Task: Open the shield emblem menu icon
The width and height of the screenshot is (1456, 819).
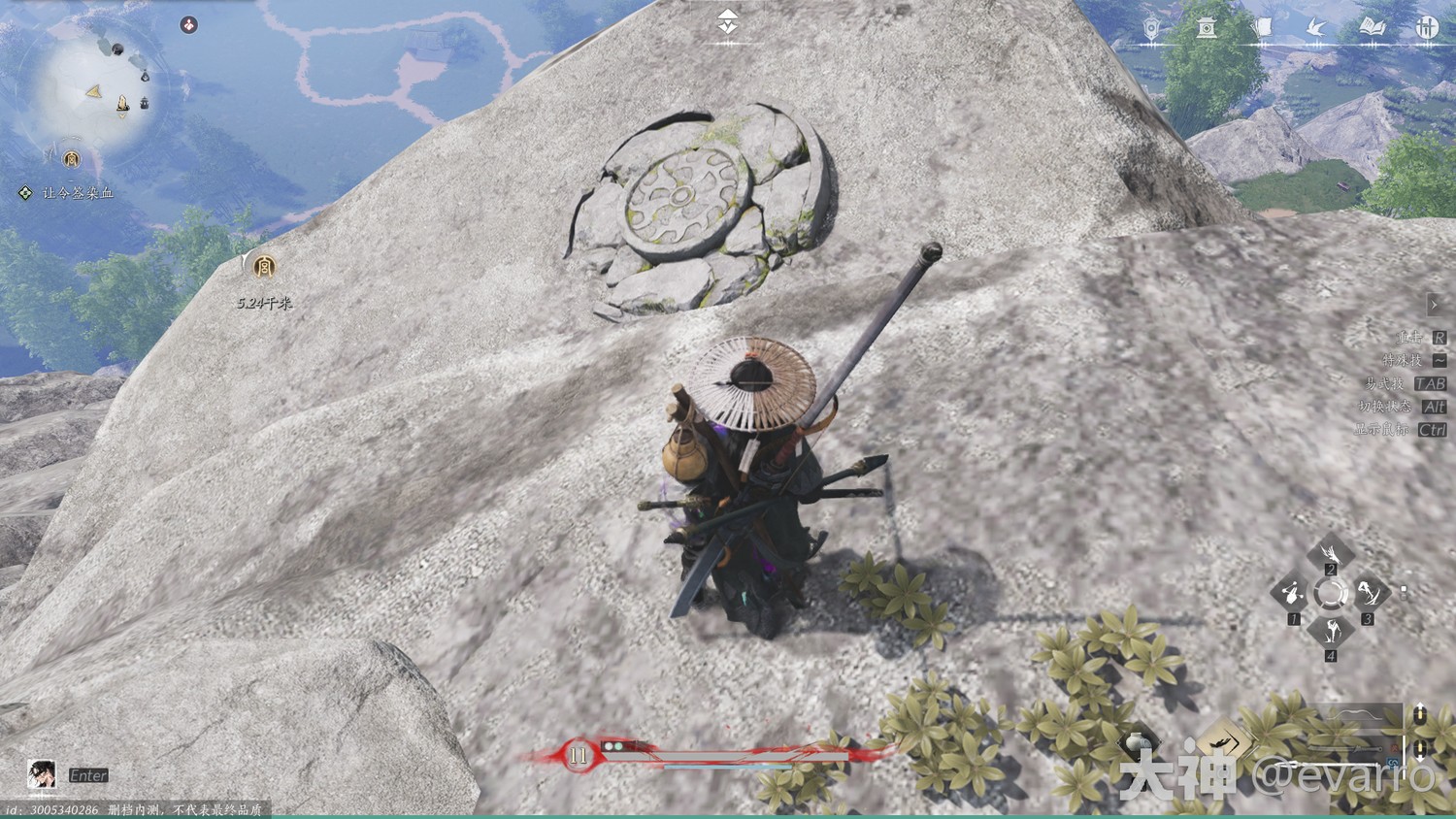Action: pos(1151,28)
